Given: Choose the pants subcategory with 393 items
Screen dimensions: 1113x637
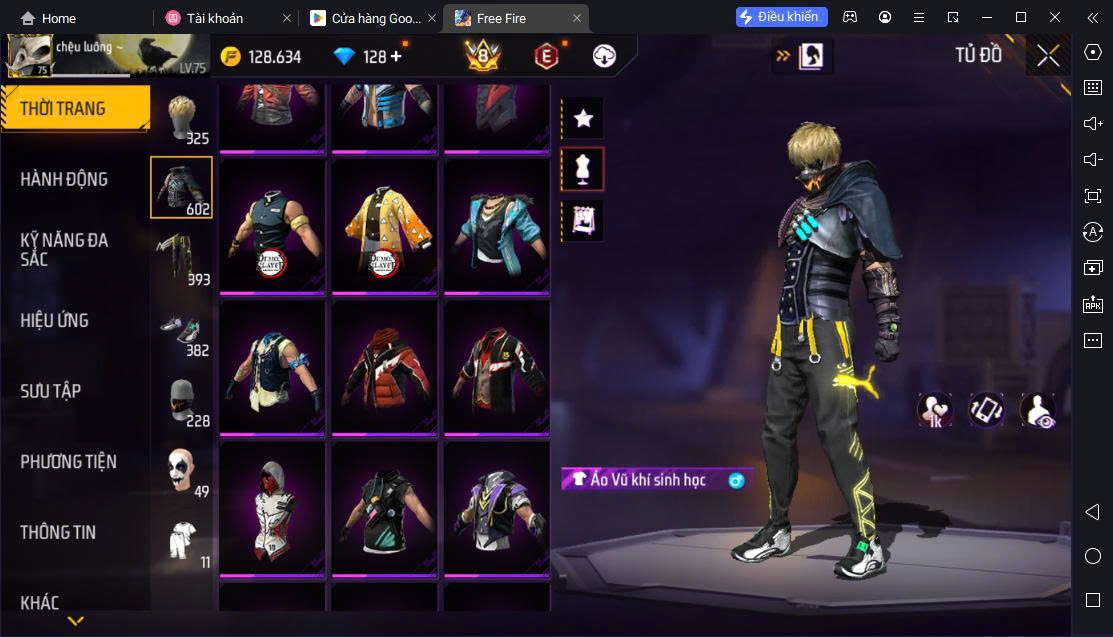Looking at the screenshot, I should click(181, 258).
